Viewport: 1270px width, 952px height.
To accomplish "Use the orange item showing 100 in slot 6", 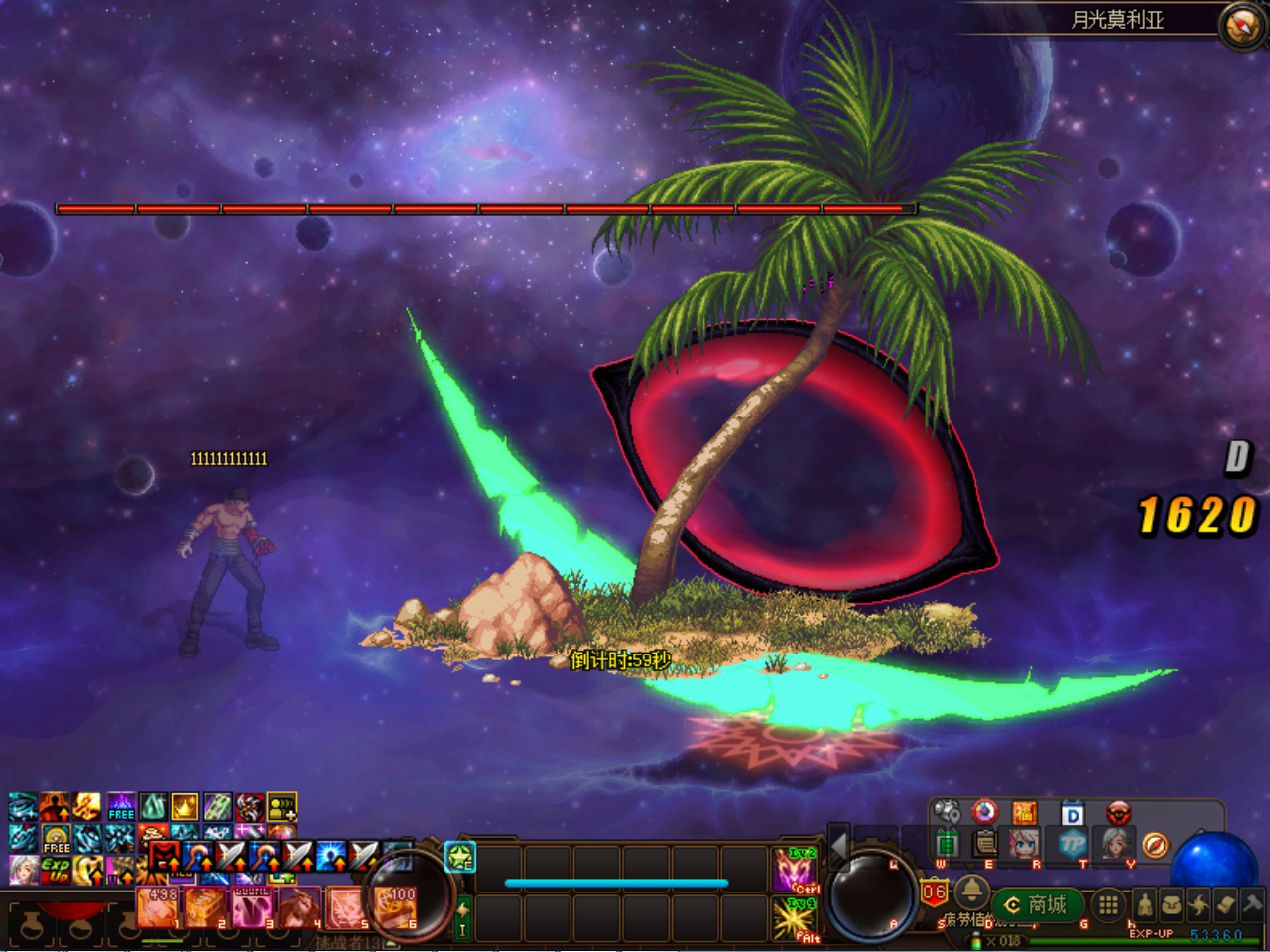I will 396,906.
